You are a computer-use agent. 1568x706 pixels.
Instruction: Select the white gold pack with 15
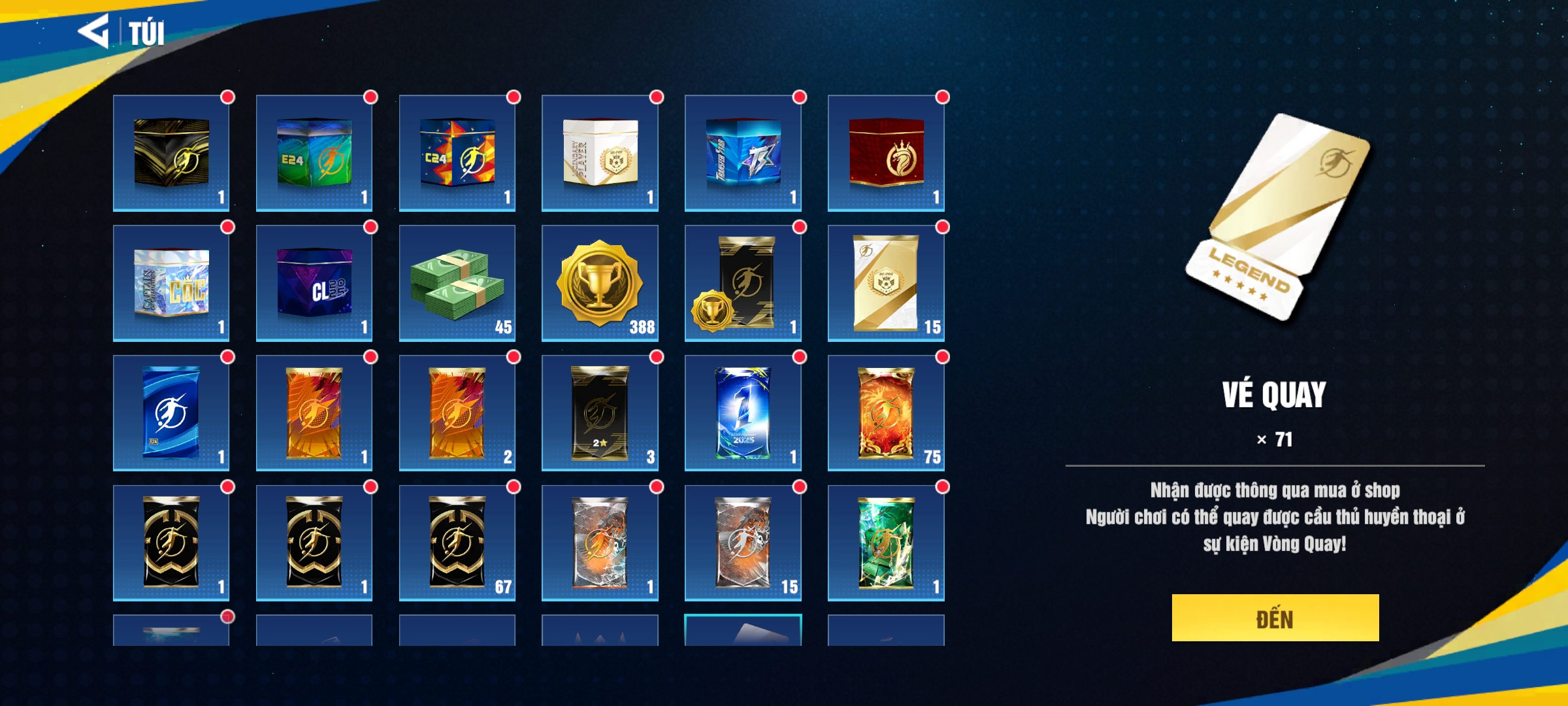click(x=886, y=283)
